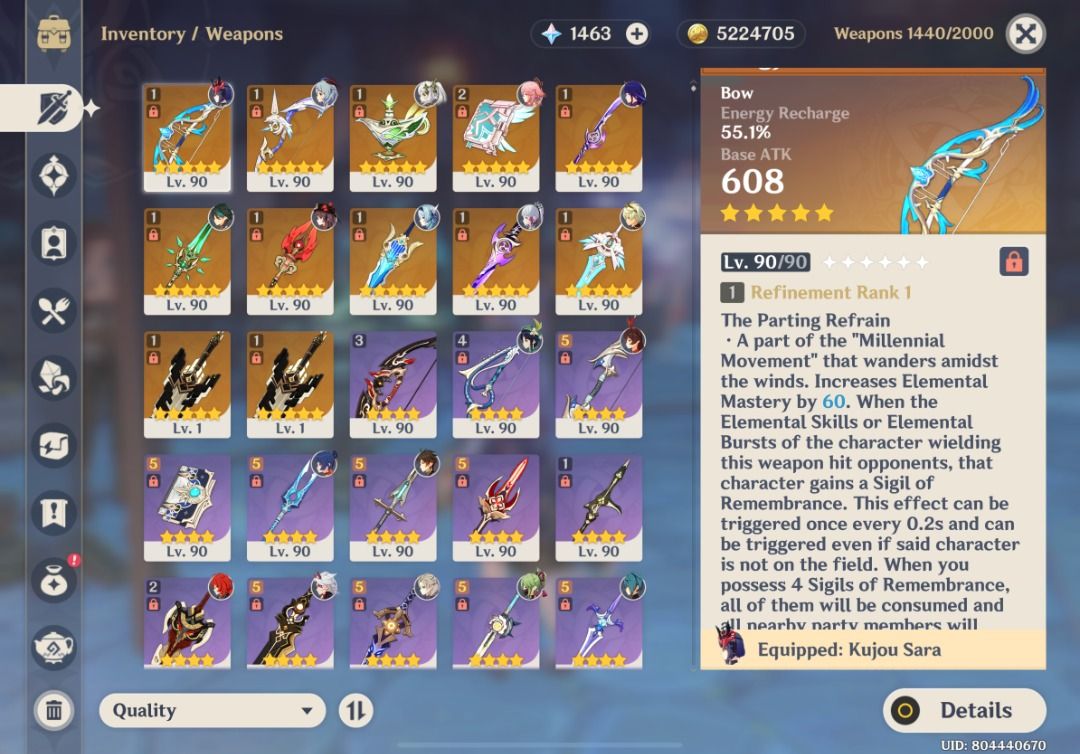This screenshot has height=754, width=1080.
Task: Switch to the Food tab
Action: [54, 310]
